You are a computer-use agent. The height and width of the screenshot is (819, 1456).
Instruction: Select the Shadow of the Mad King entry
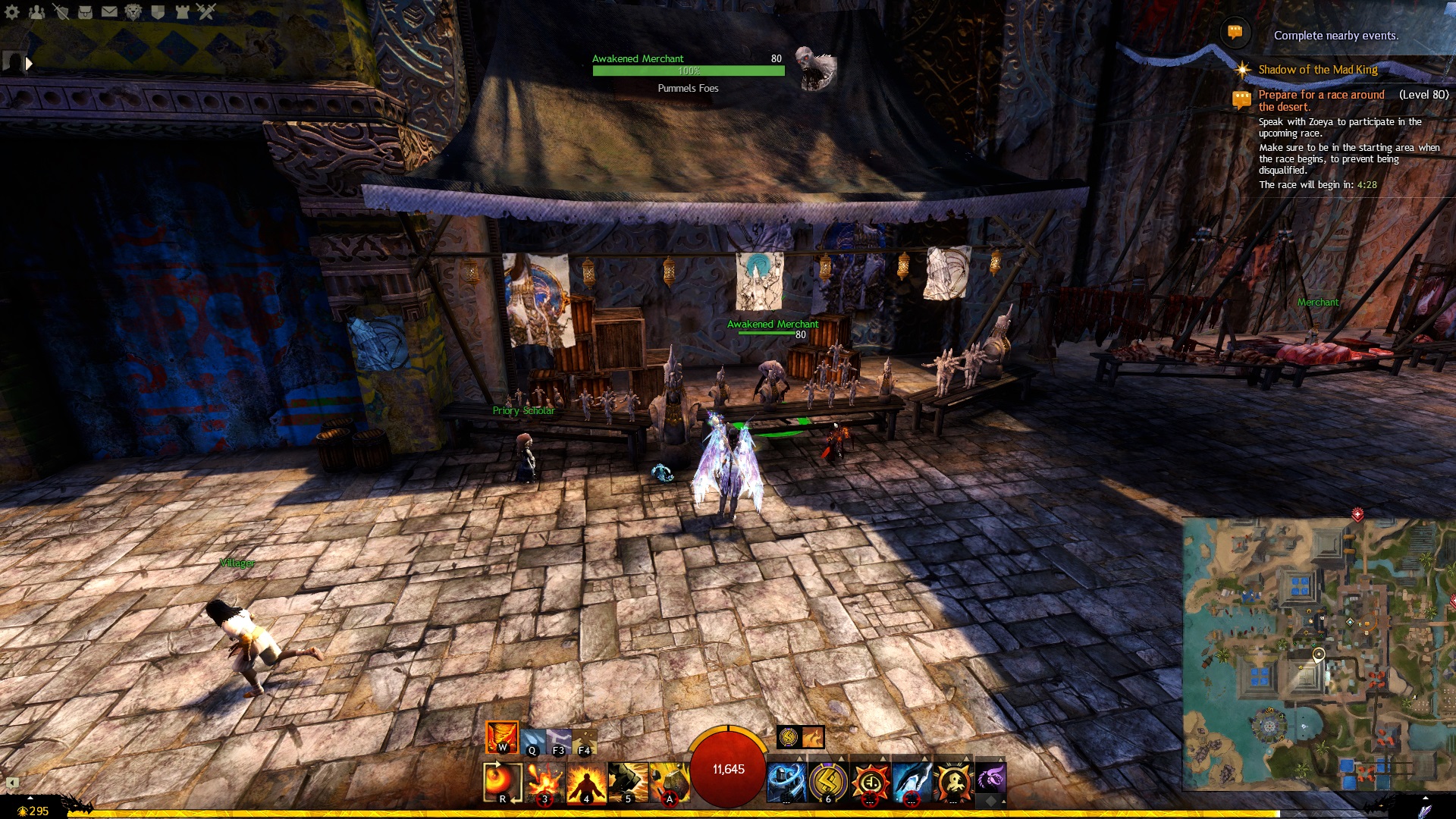coord(1317,70)
